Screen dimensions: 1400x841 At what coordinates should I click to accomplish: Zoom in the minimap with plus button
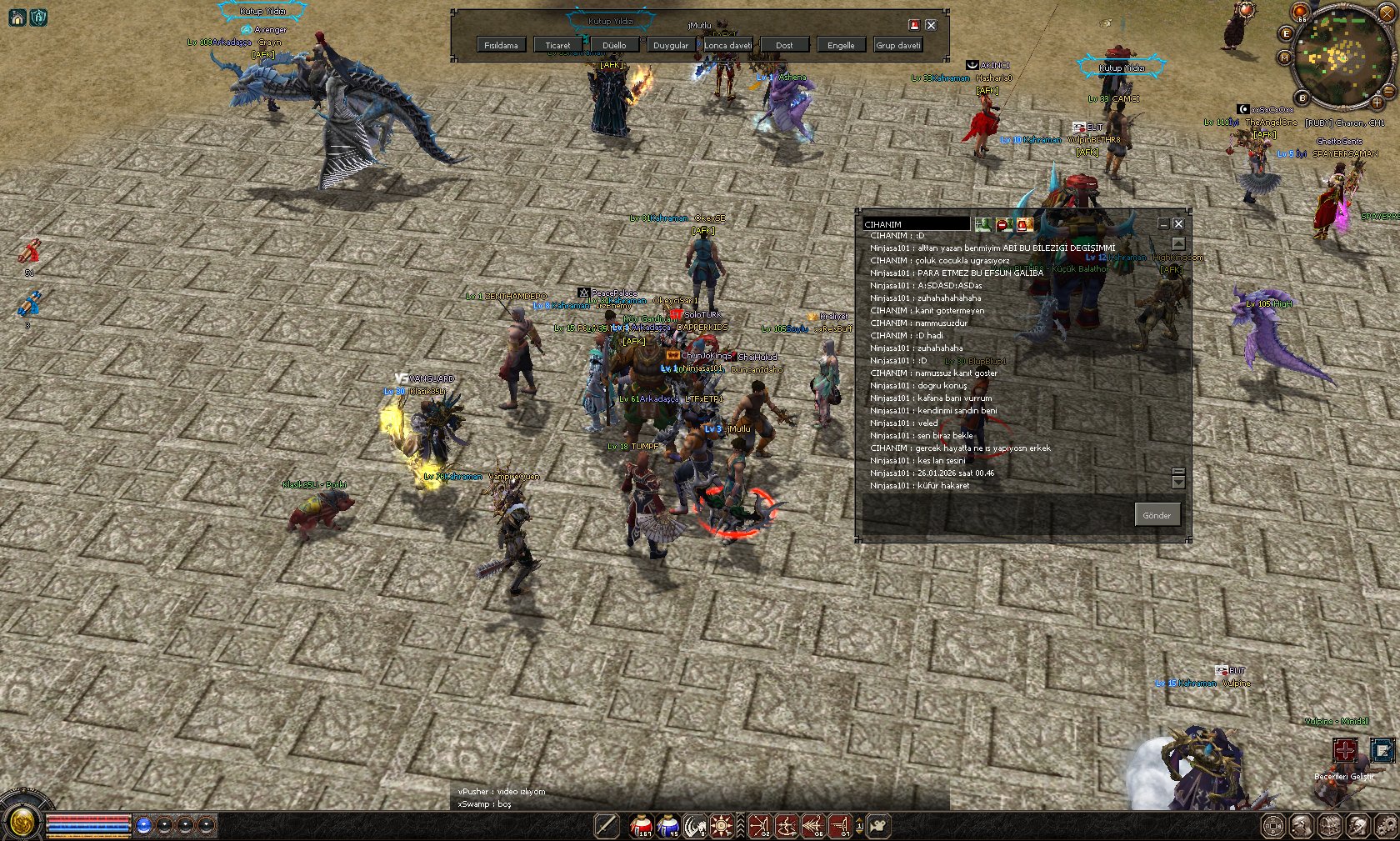click(x=1377, y=103)
